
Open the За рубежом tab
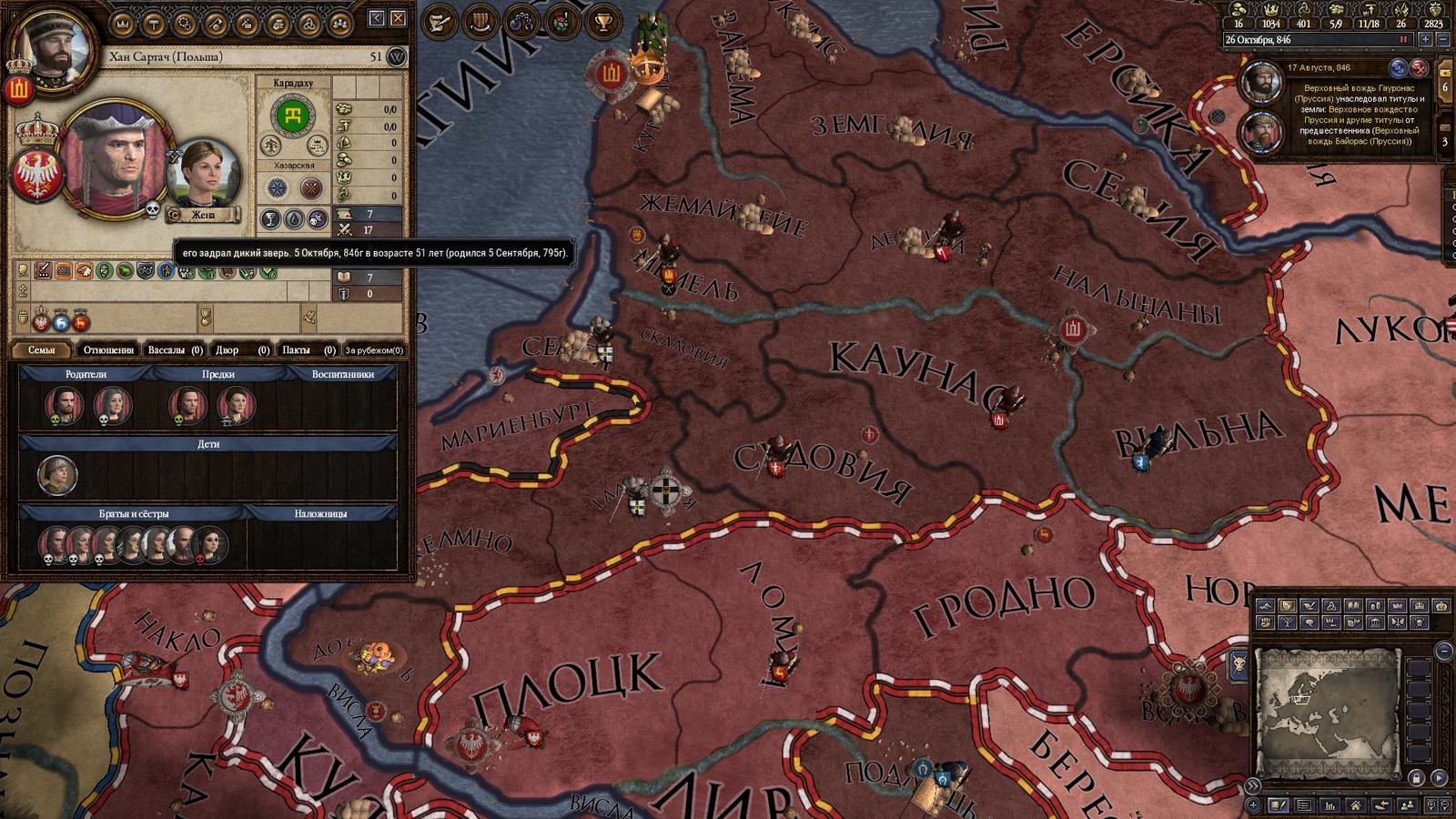pos(373,349)
